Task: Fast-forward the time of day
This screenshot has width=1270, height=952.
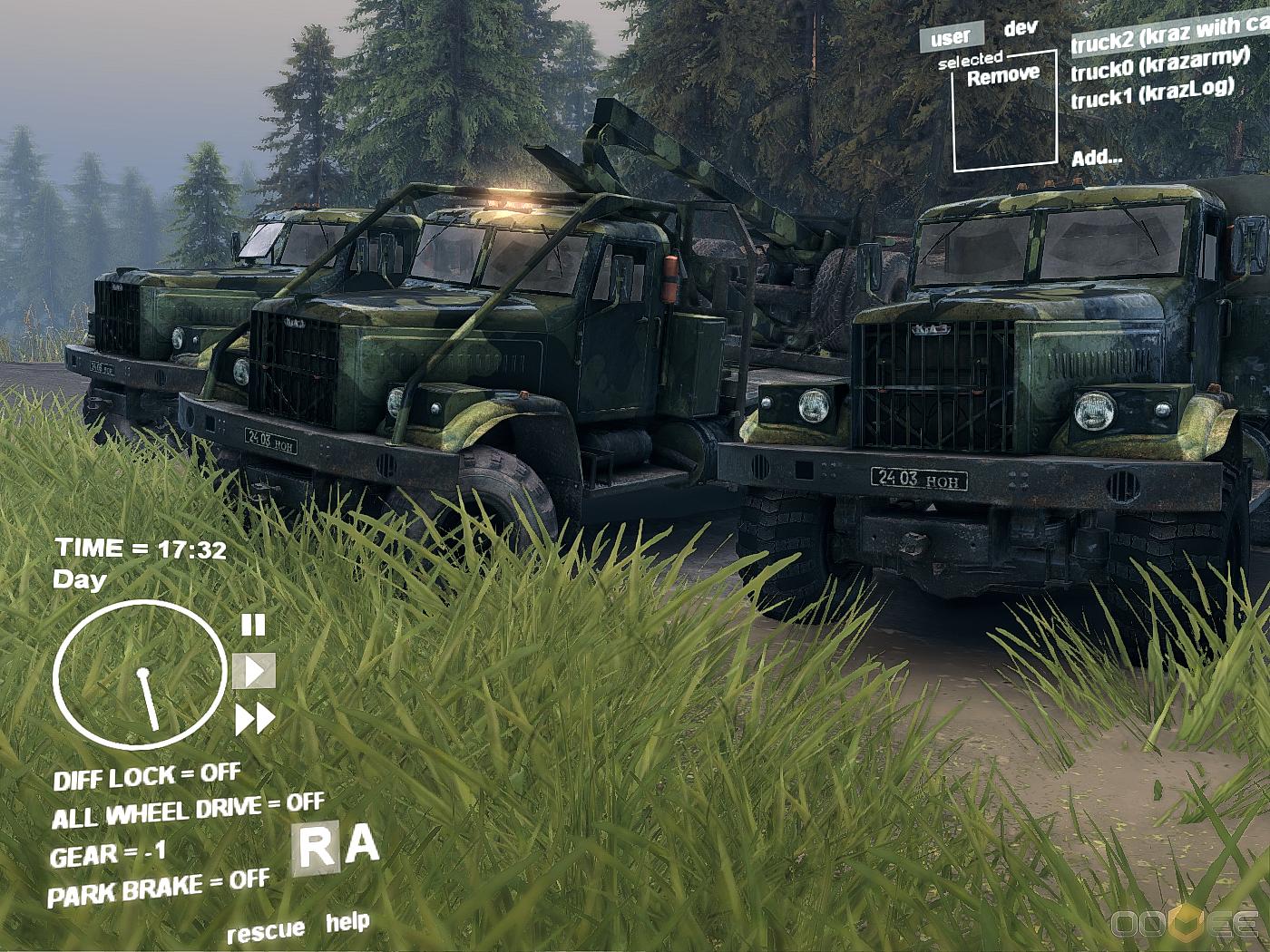Action: click(255, 720)
